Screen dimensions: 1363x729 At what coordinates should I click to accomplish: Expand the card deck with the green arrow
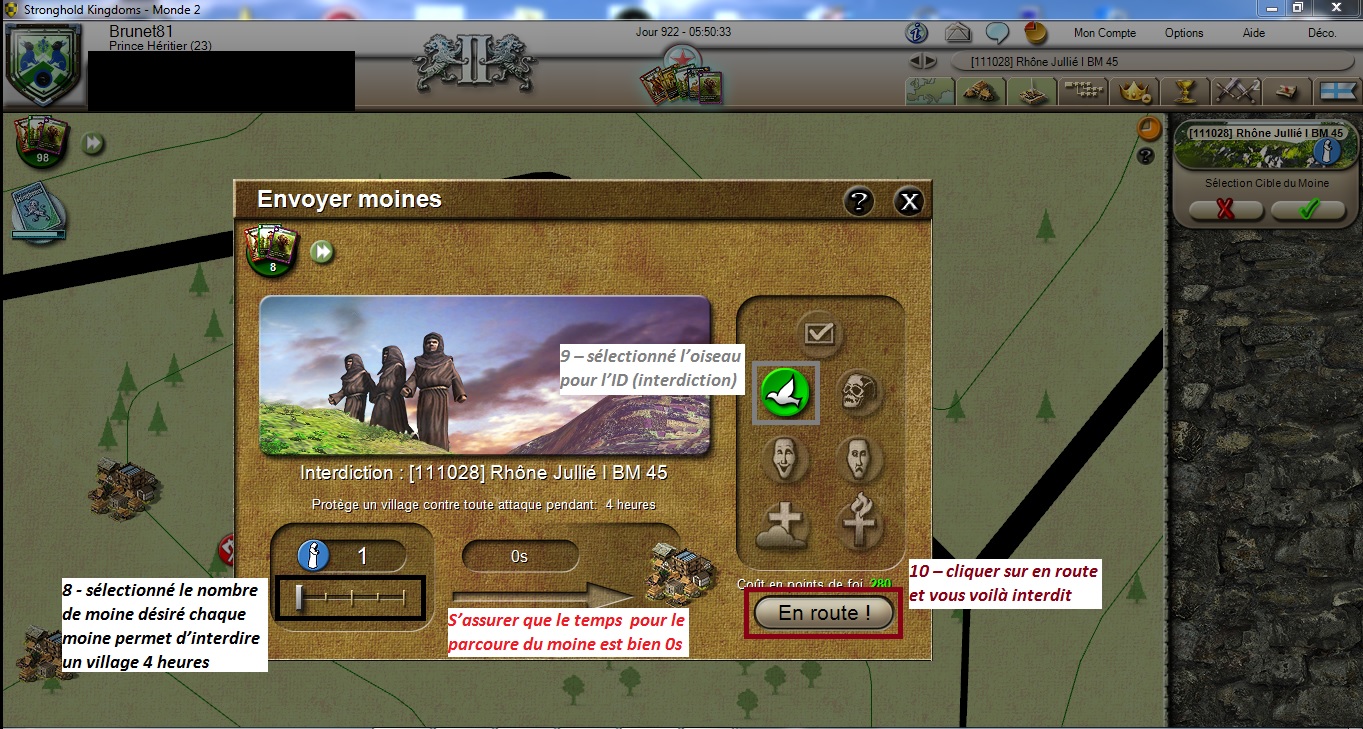(94, 142)
